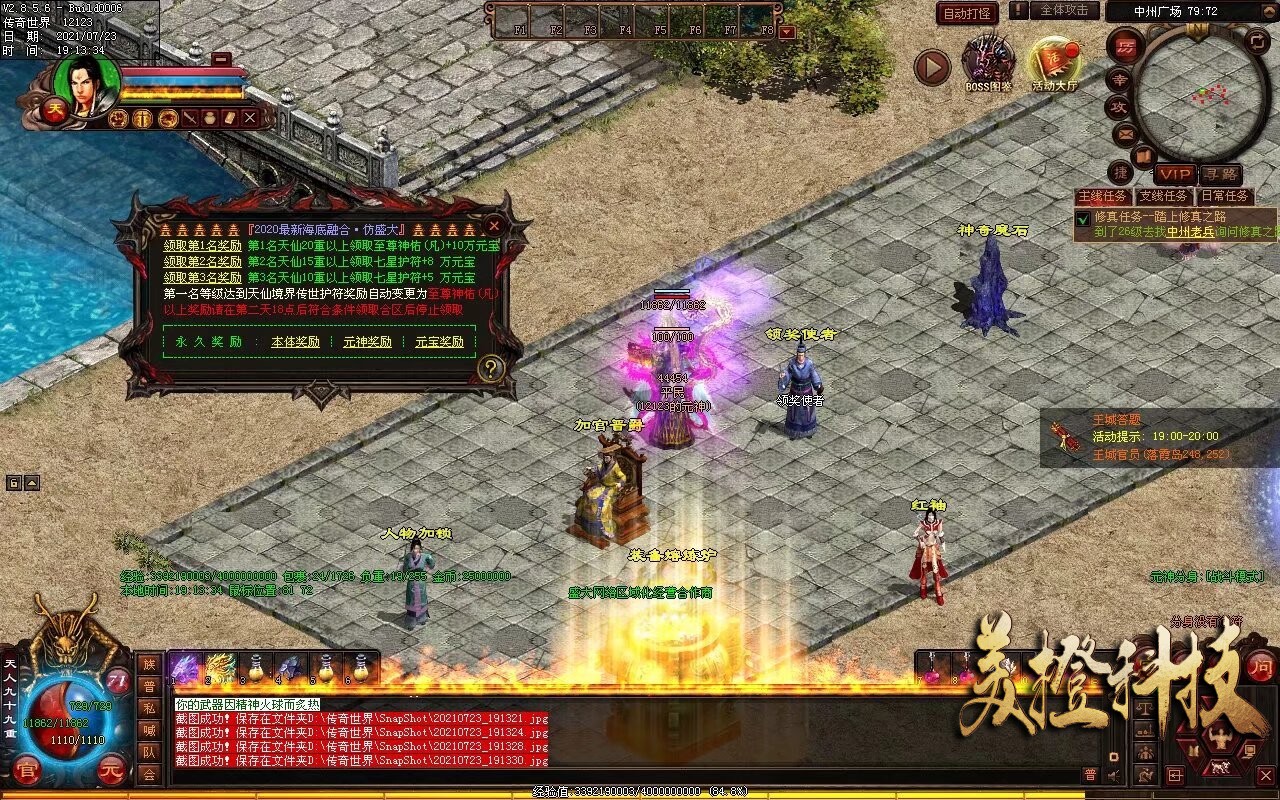This screenshot has height=800, width=1280.
Task: Claim the 领取第1名奖励 reward link
Action: (203, 246)
